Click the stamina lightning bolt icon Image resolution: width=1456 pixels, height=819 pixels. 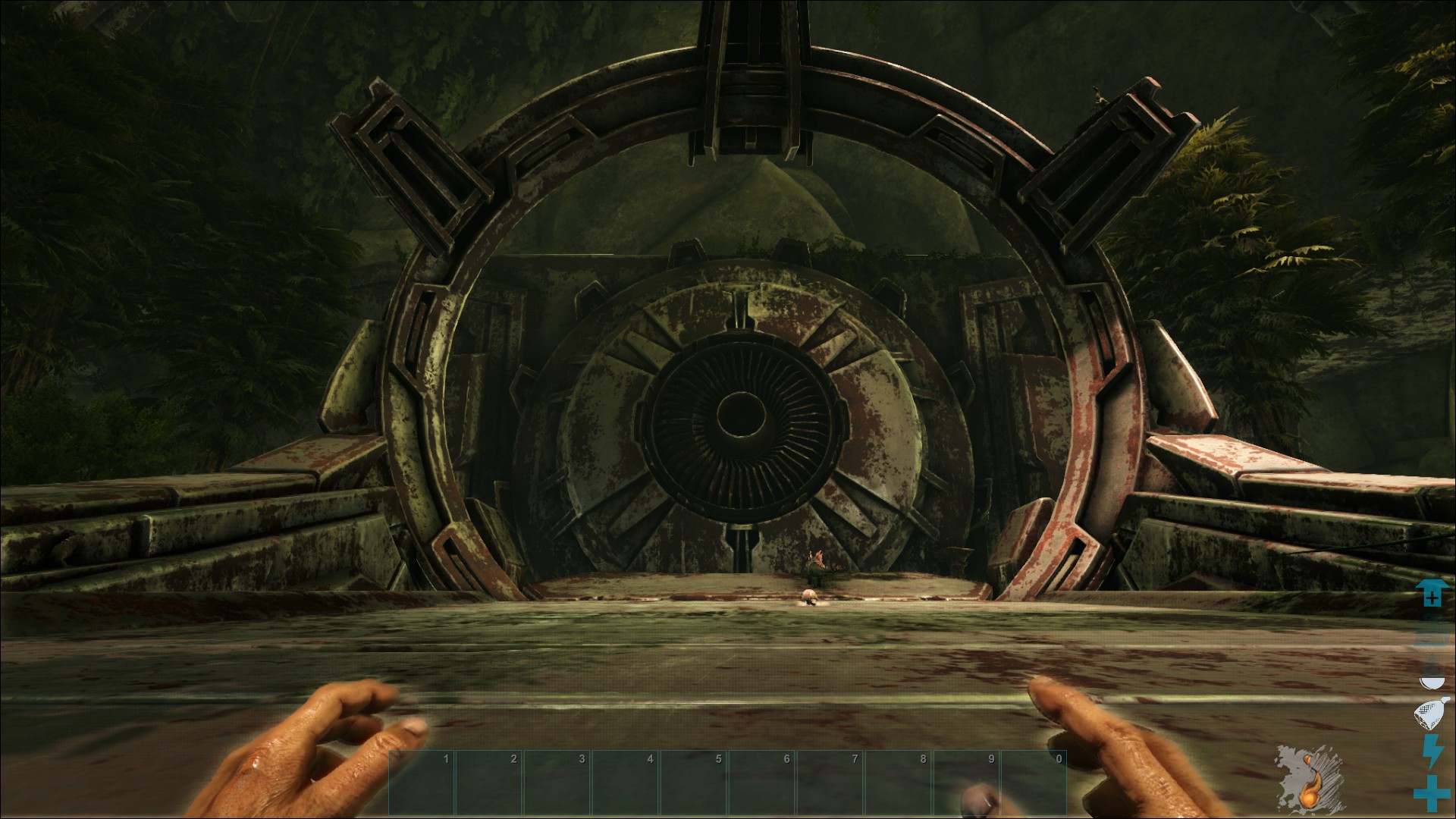pyautogui.click(x=1431, y=752)
